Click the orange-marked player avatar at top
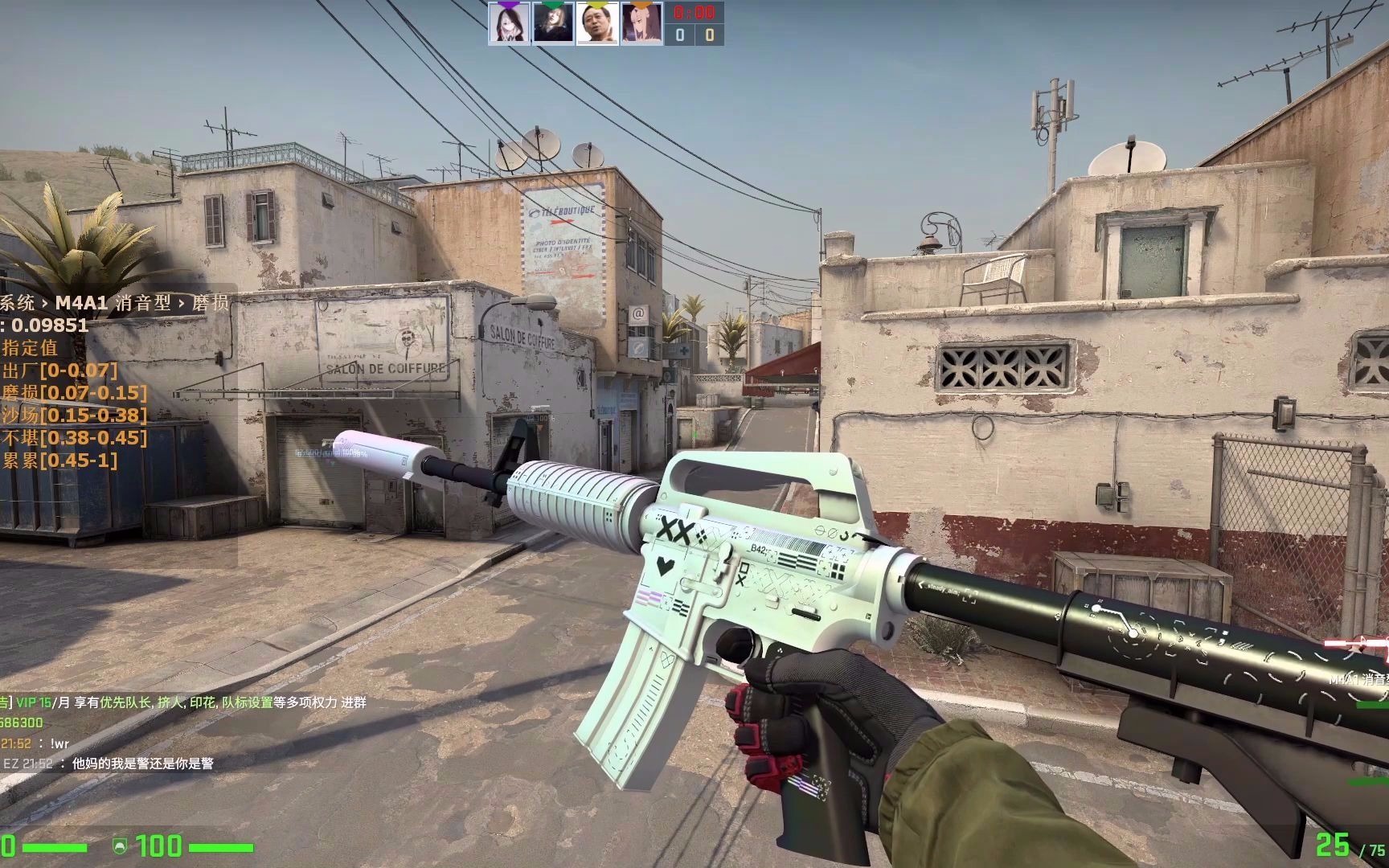This screenshot has width=1389, height=868. point(641,23)
